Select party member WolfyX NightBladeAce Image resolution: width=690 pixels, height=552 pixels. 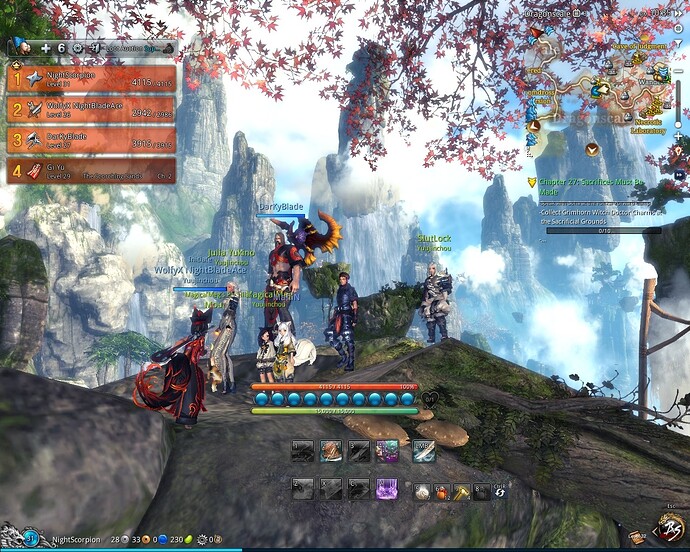click(x=92, y=109)
